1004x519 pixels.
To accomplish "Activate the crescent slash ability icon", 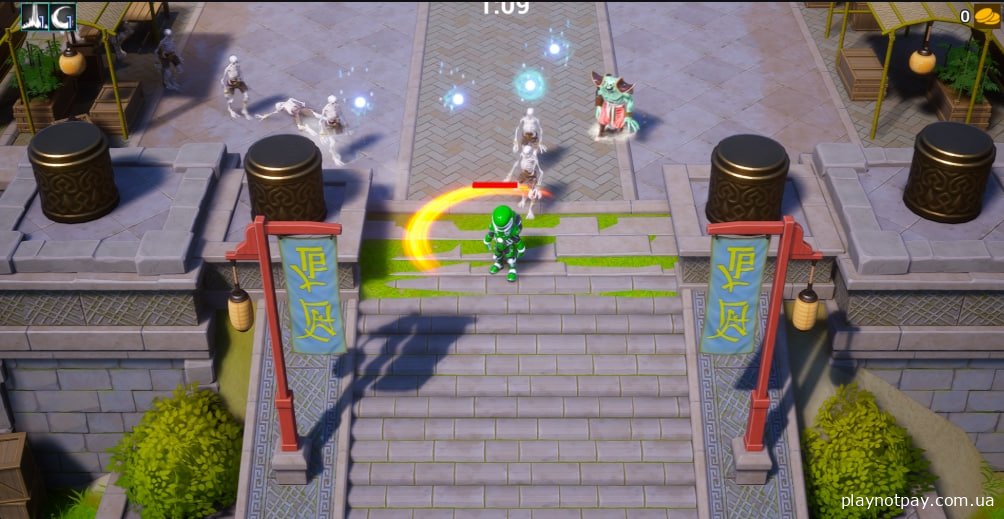I will [x=62, y=16].
